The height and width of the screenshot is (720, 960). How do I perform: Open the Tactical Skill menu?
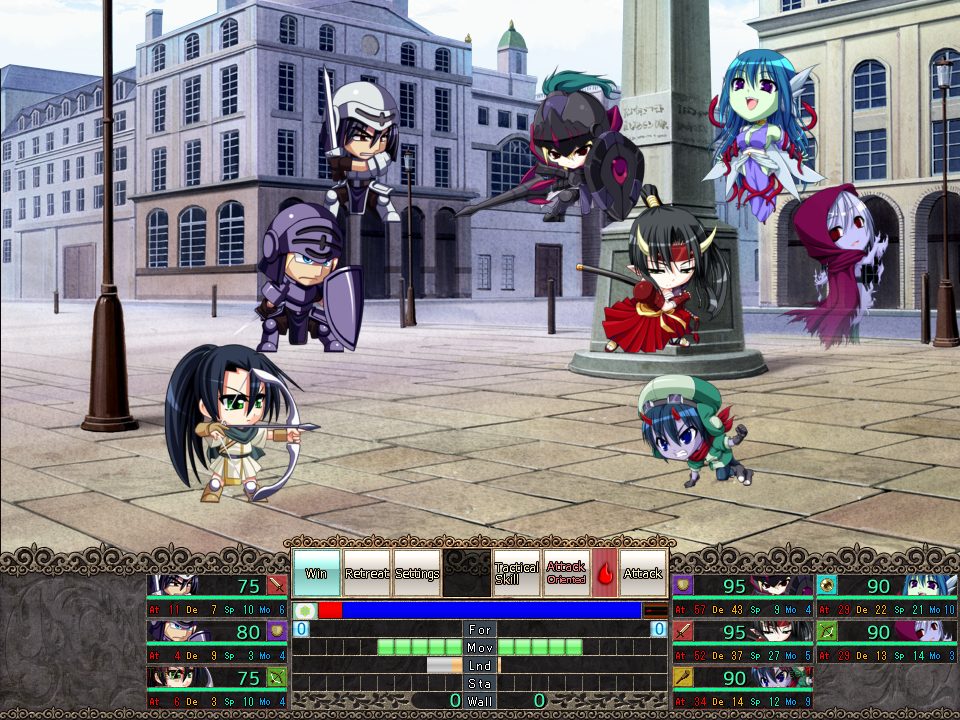click(x=516, y=573)
